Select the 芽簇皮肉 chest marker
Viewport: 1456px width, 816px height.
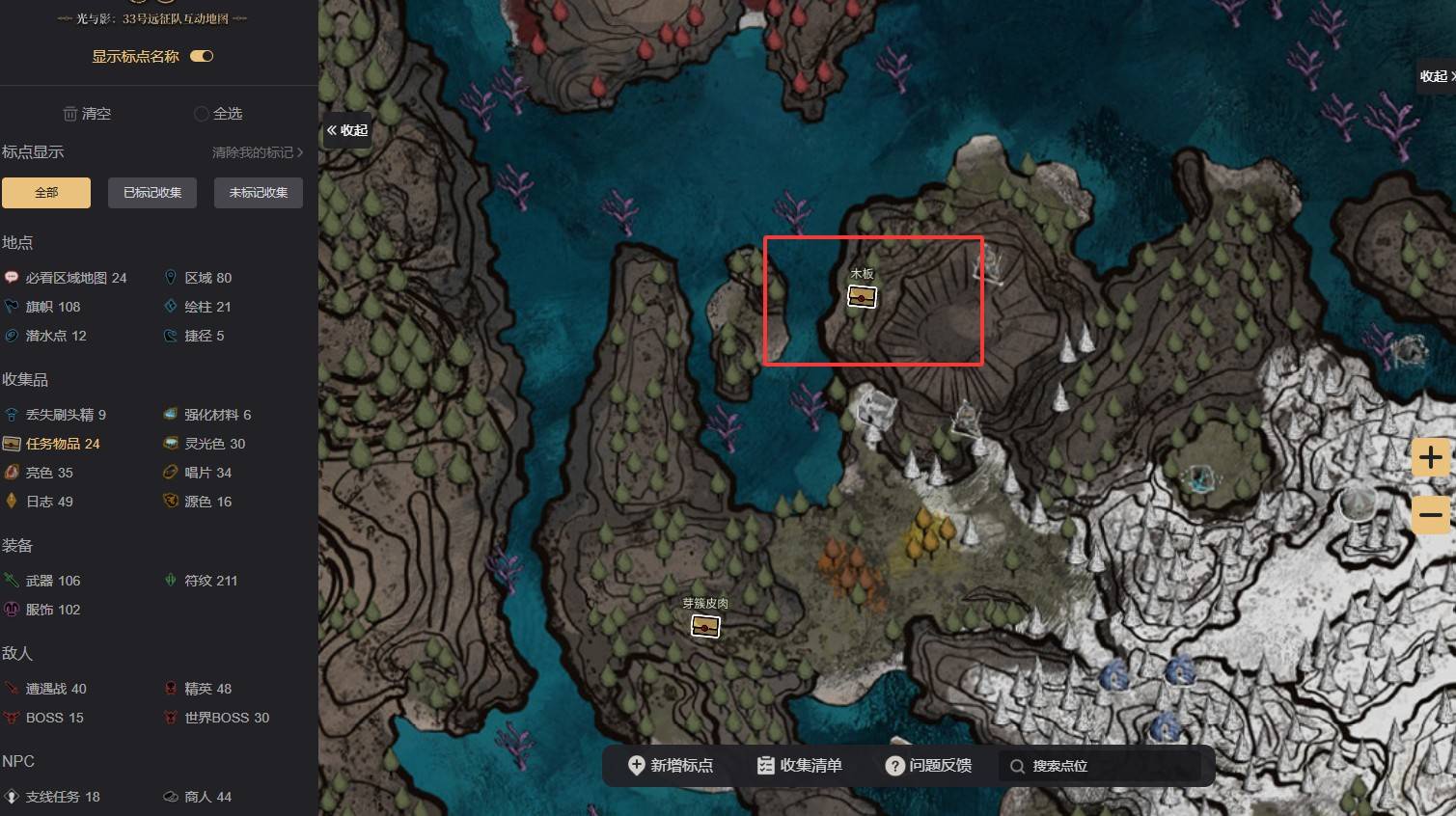[x=705, y=626]
